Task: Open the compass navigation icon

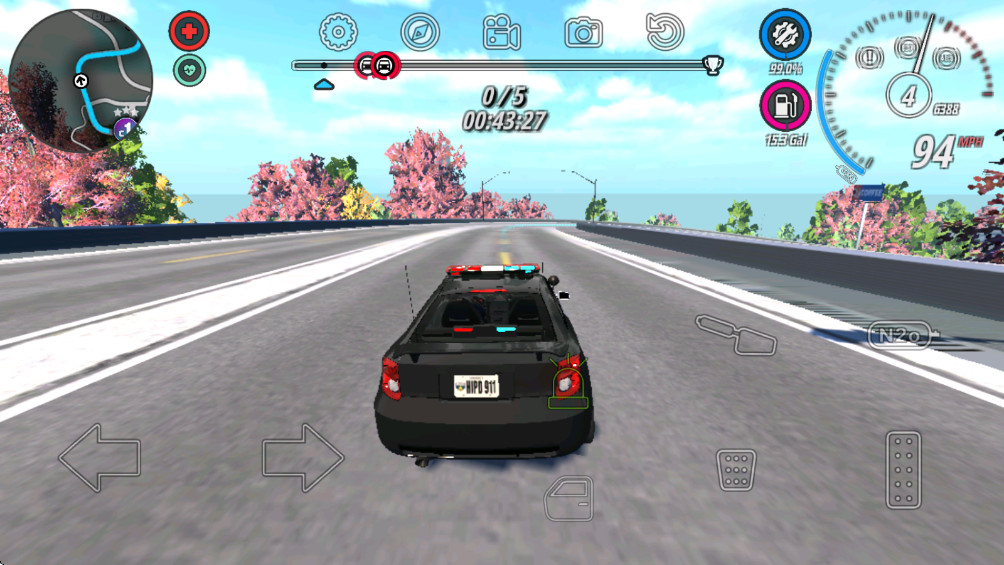Action: [420, 32]
